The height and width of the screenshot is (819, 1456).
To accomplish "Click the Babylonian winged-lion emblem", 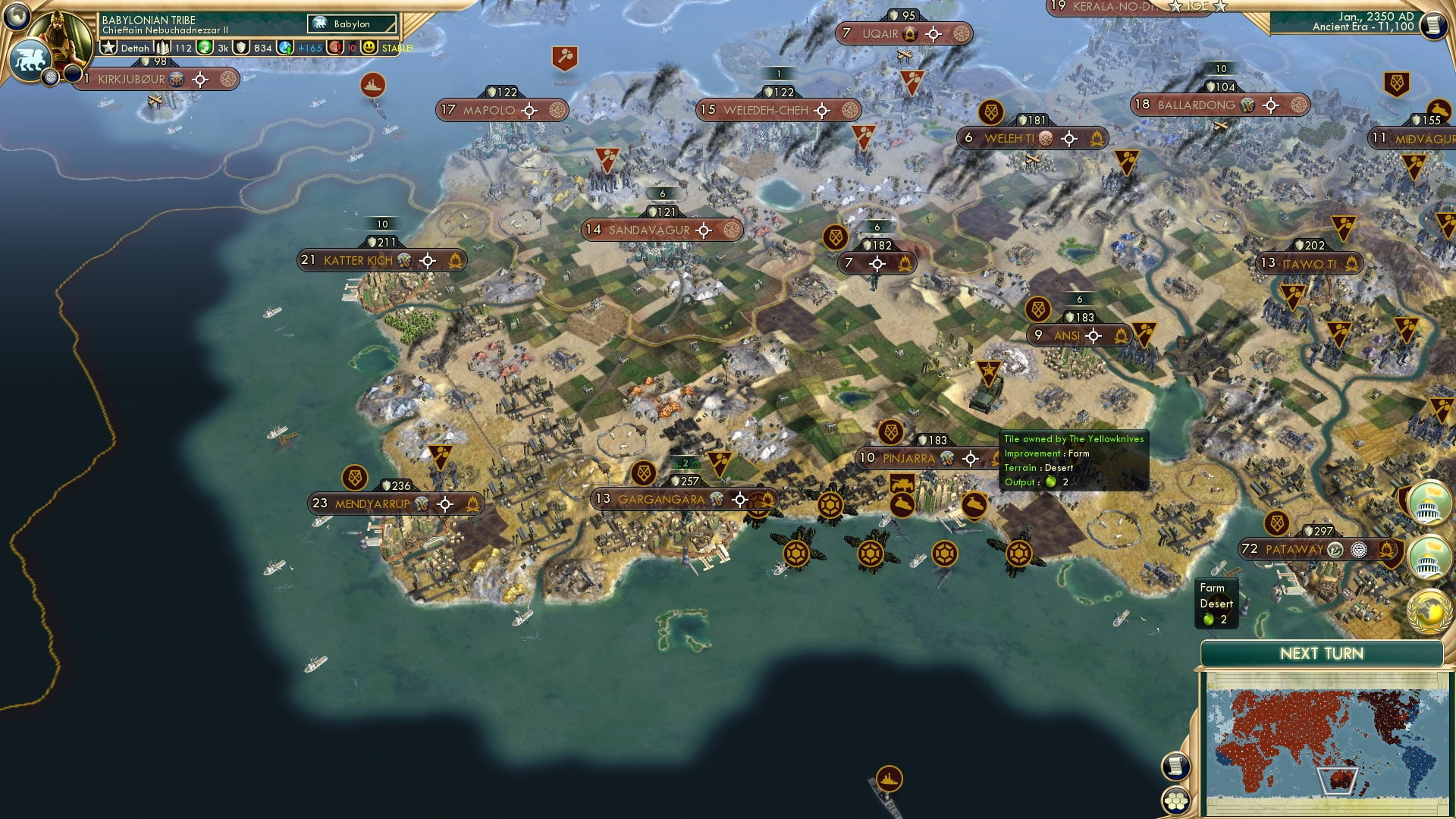I will [x=30, y=60].
